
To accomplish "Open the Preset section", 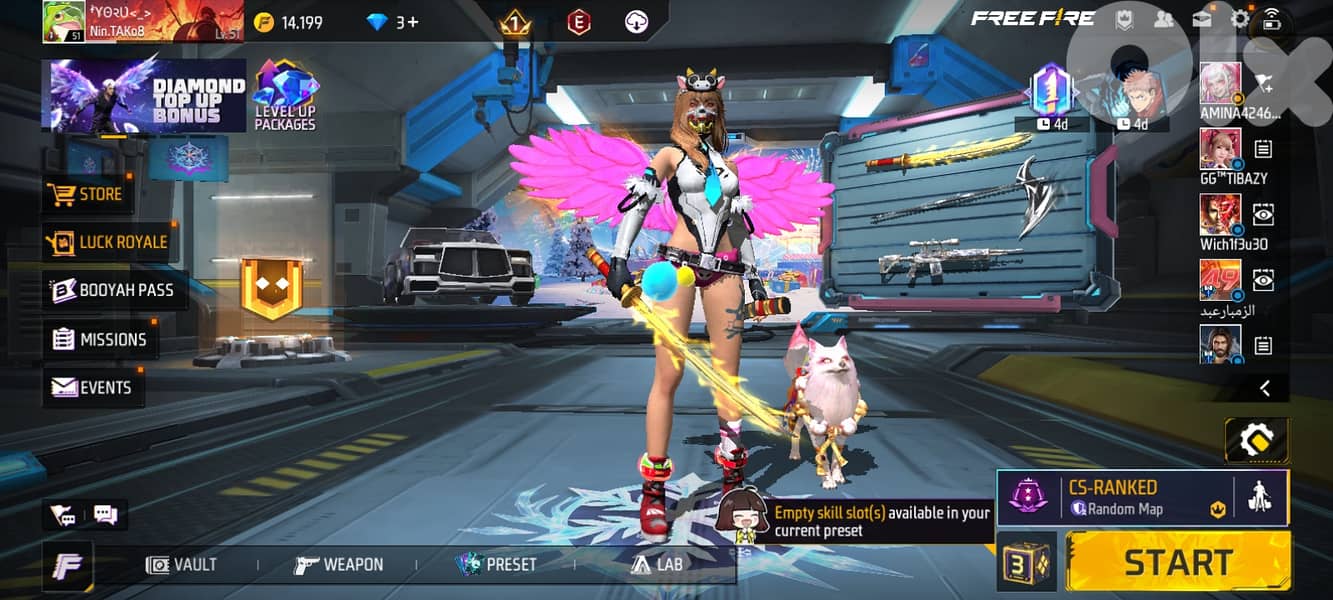I will pyautogui.click(x=496, y=565).
